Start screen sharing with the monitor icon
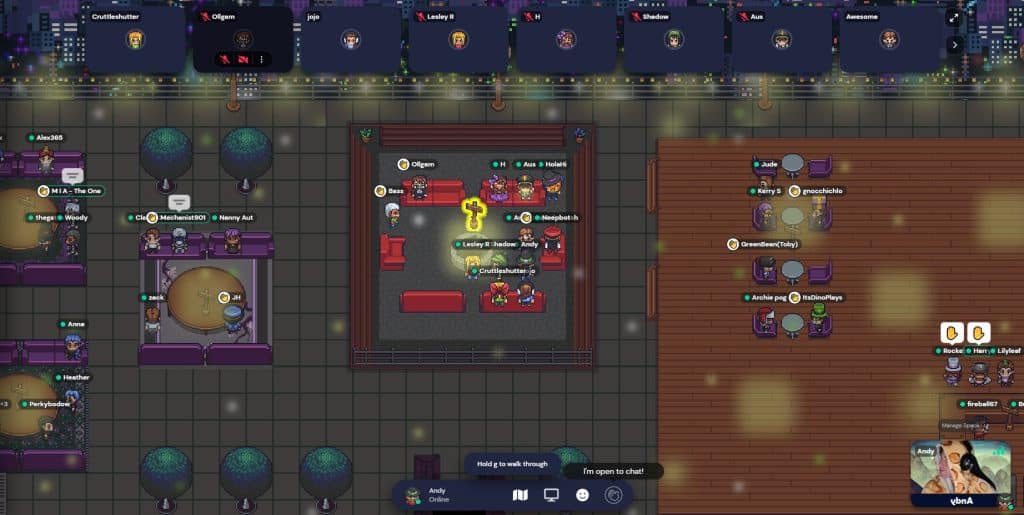 click(551, 495)
